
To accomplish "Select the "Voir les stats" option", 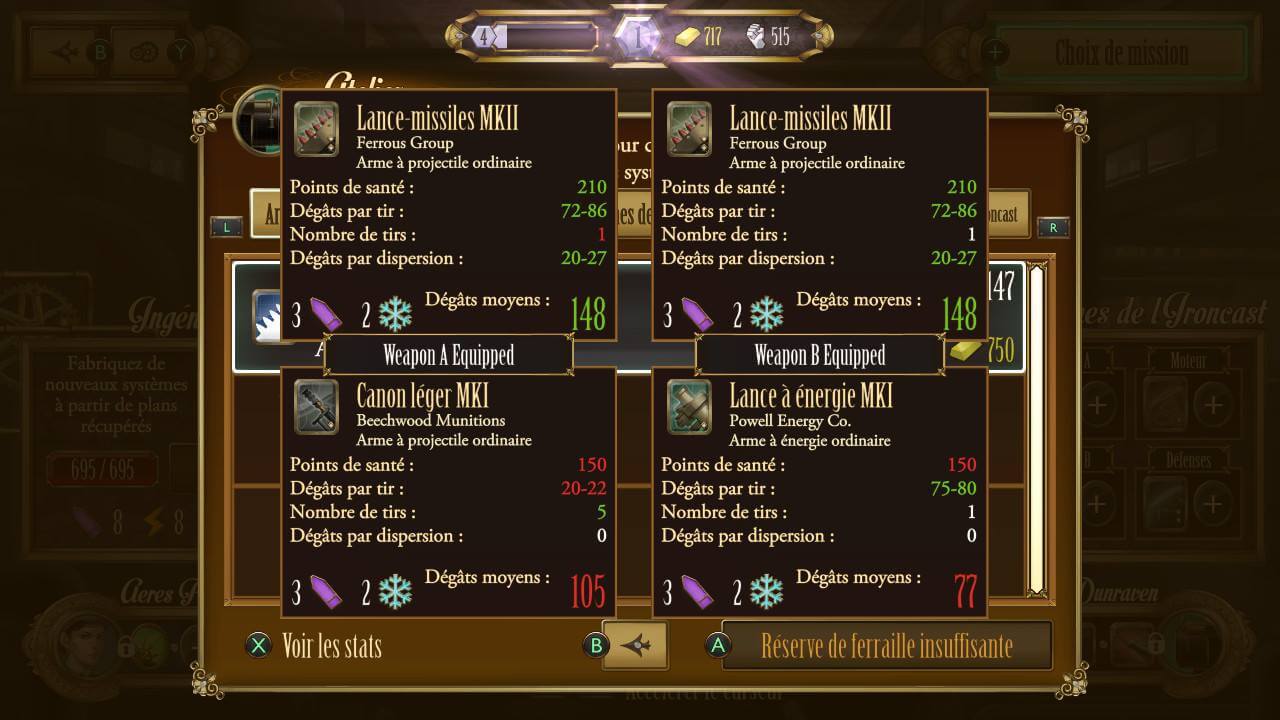I will 331,646.
